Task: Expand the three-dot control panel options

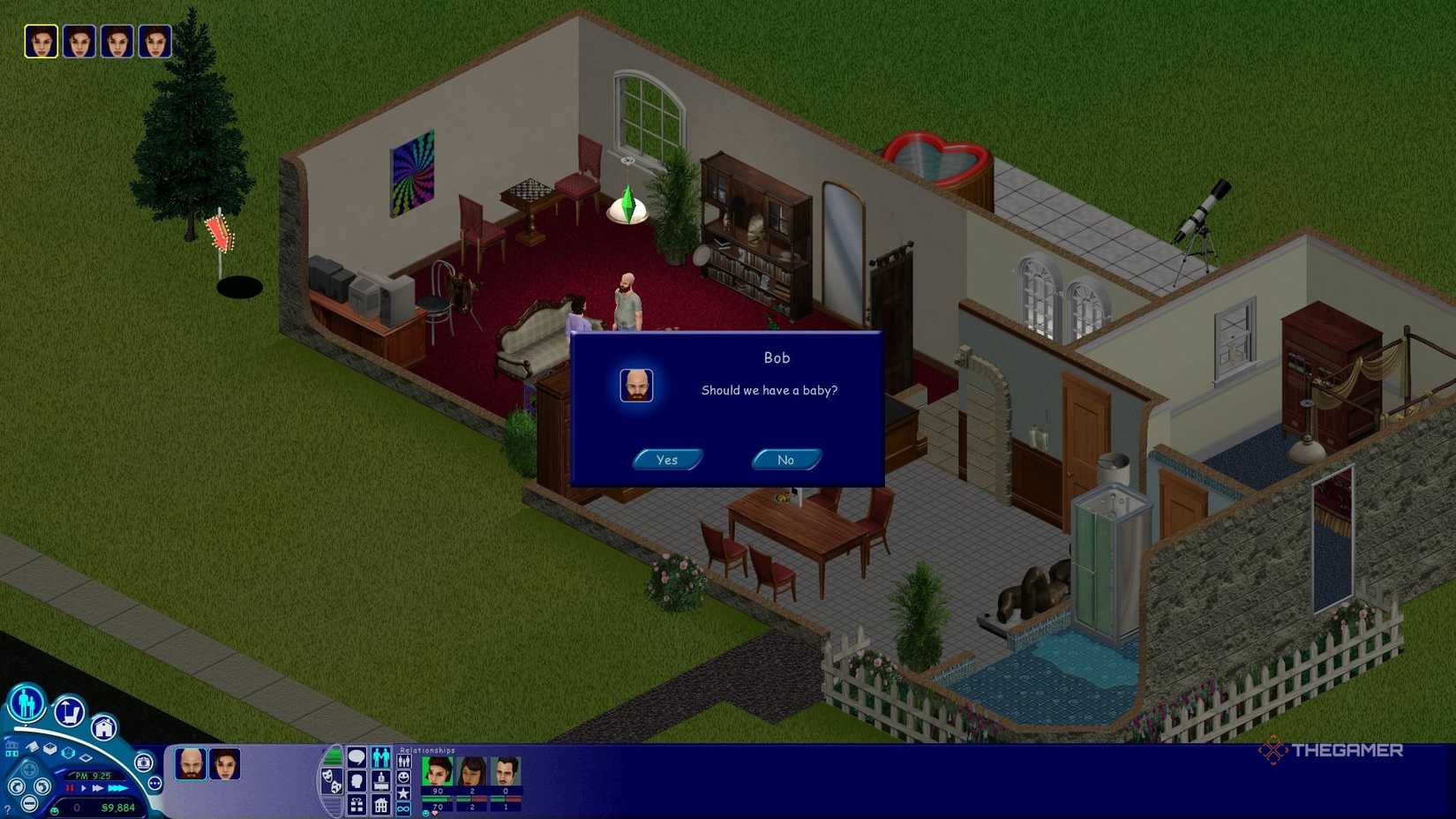Action: click(154, 785)
